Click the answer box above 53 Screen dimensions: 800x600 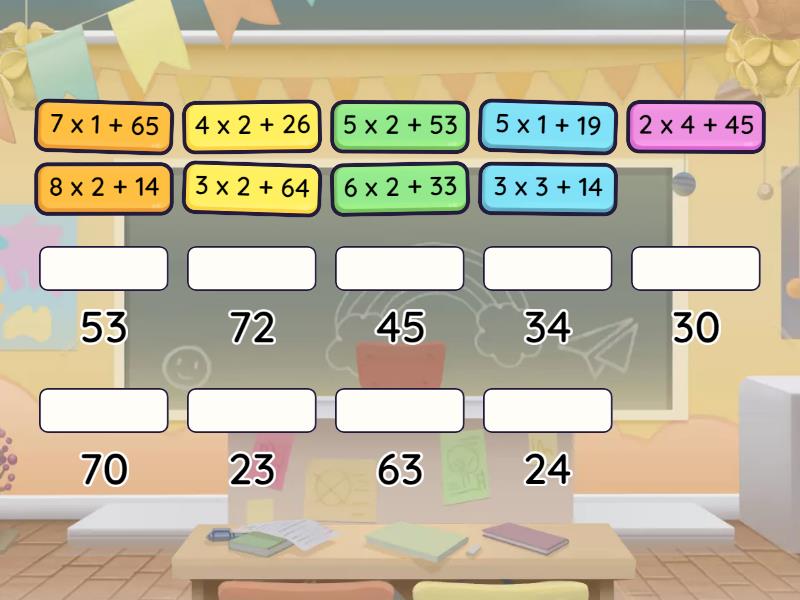point(104,268)
